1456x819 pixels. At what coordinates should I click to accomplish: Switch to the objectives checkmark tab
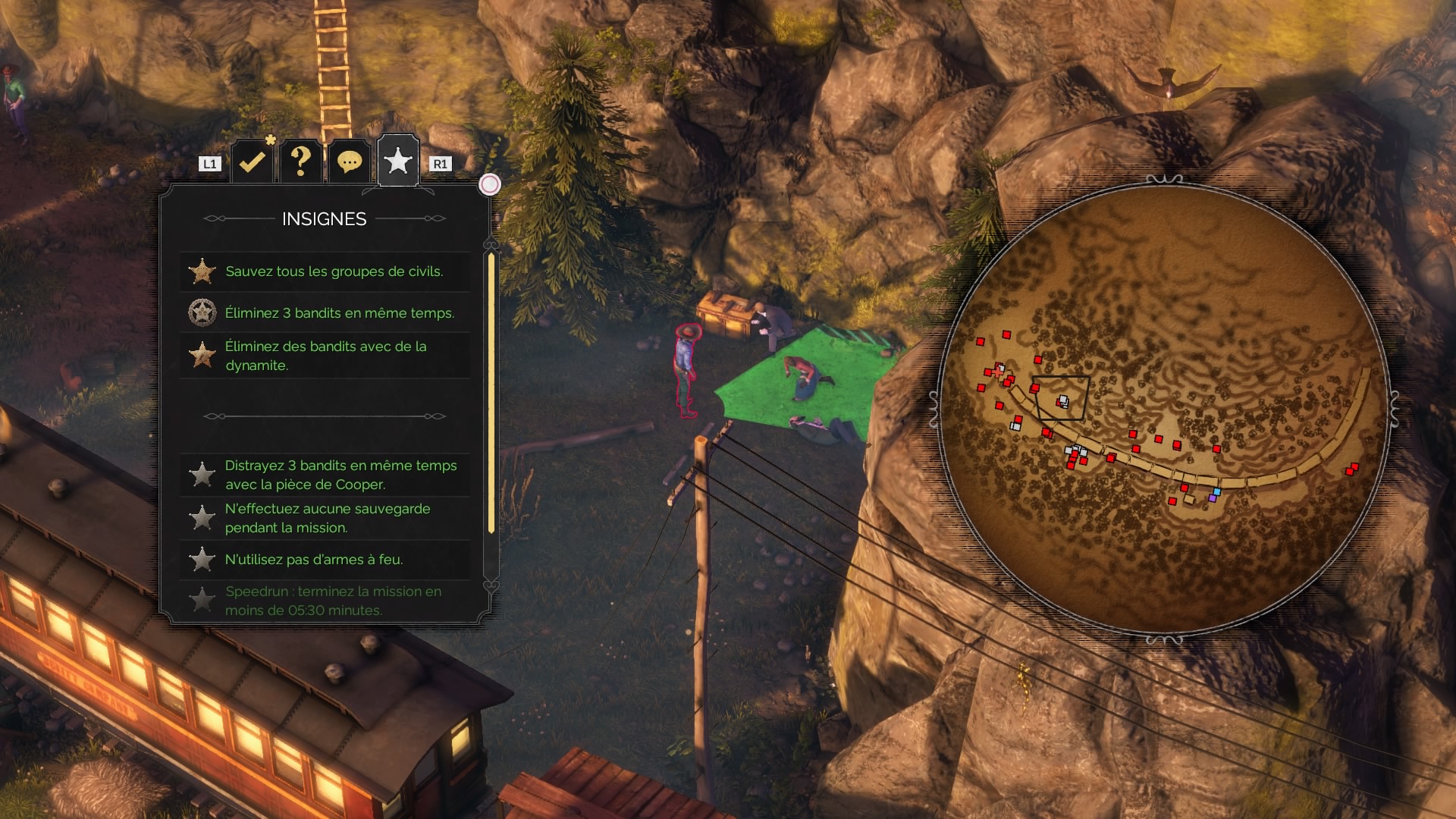(252, 162)
